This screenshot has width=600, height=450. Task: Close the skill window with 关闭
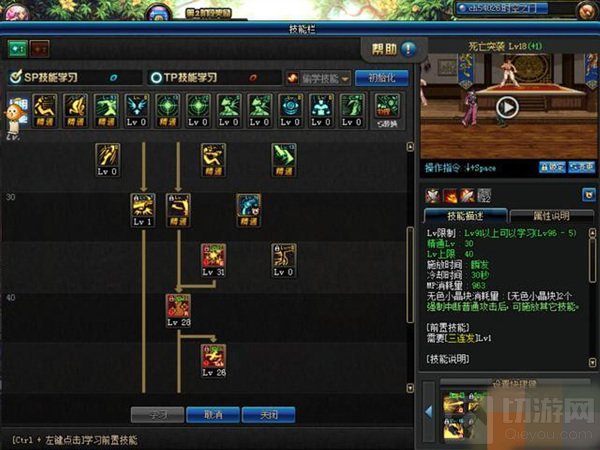[x=268, y=414]
